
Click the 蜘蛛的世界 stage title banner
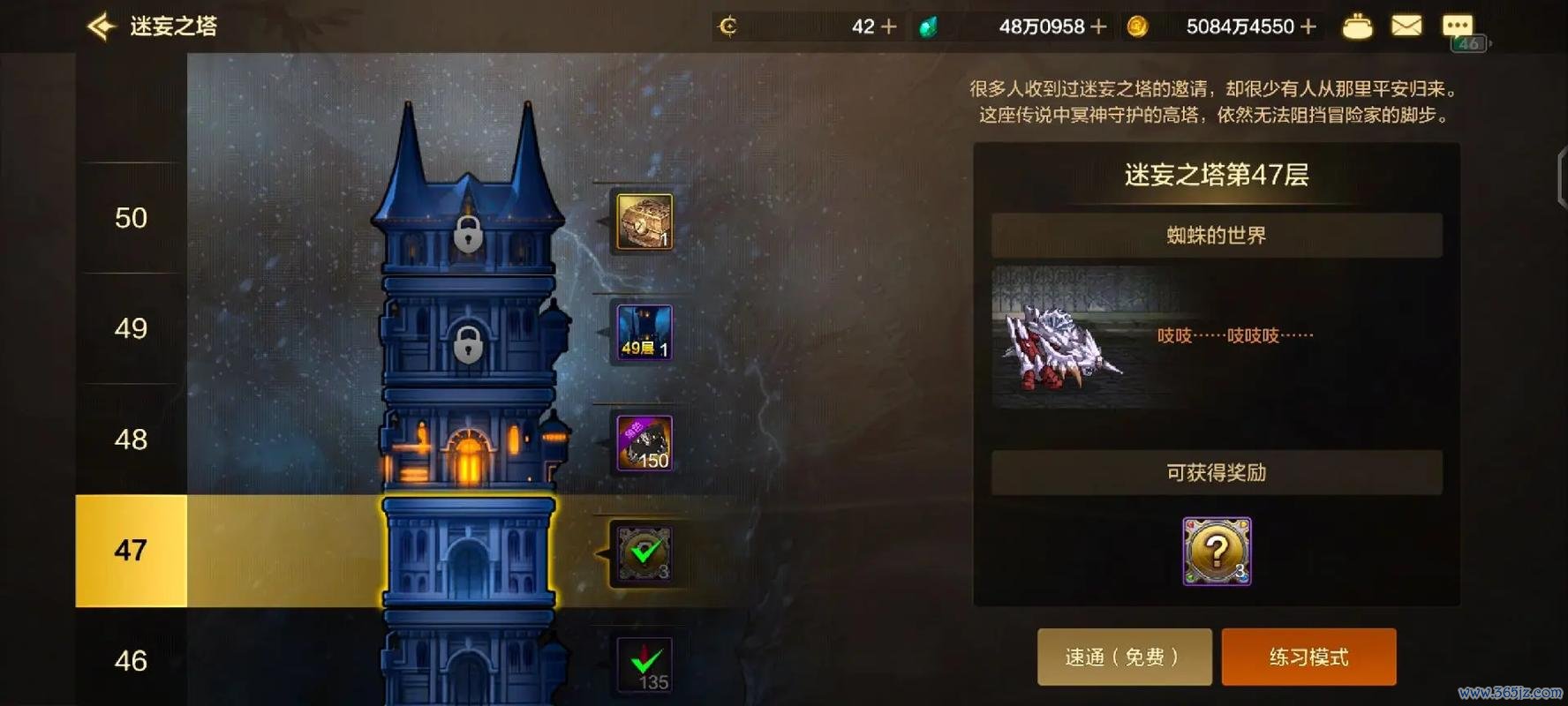pos(1217,235)
